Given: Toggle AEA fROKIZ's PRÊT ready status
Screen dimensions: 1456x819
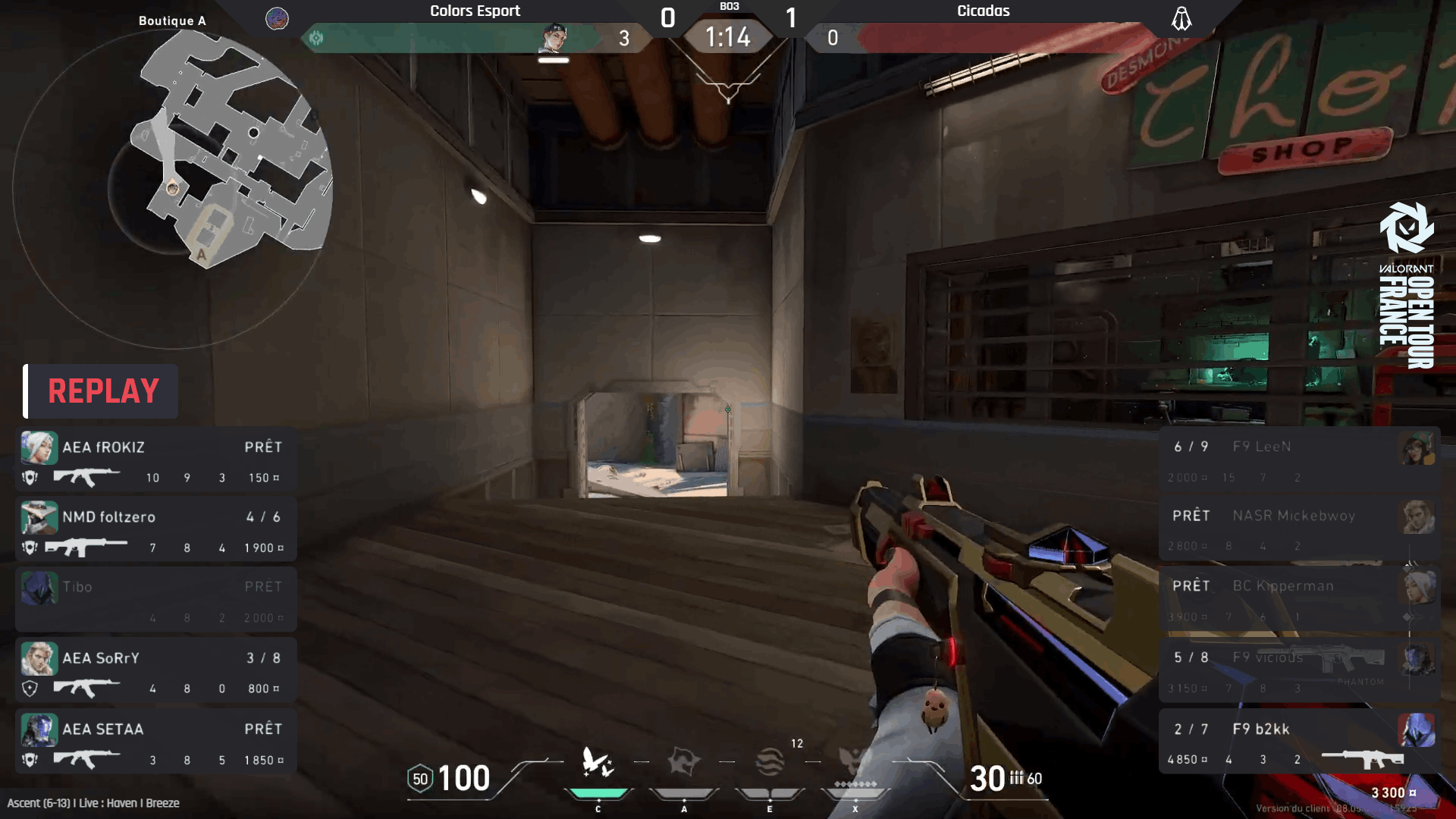Looking at the screenshot, I should tap(263, 447).
